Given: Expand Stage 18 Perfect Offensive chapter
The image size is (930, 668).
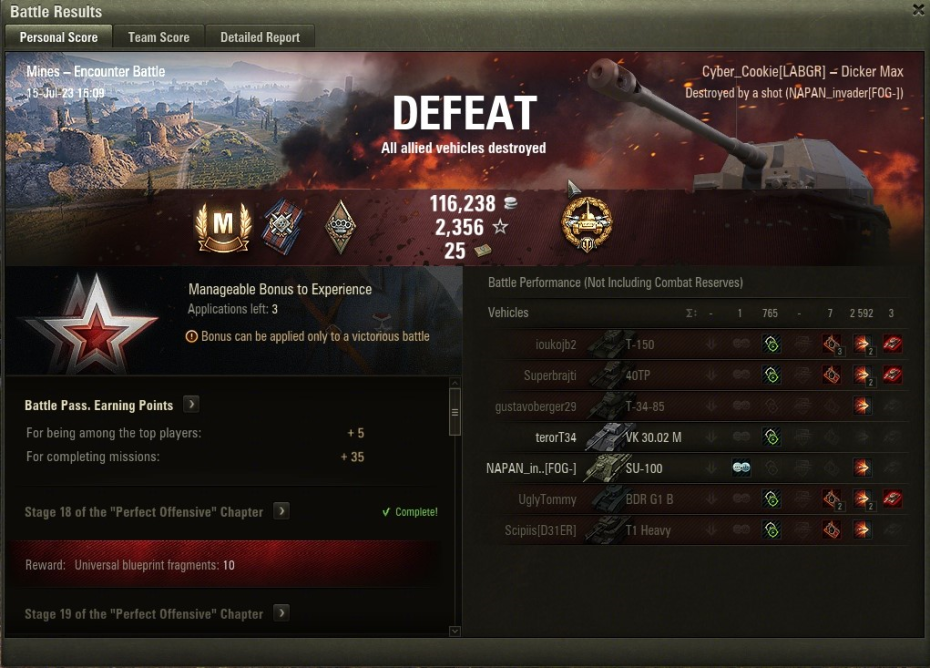Looking at the screenshot, I should pos(282,511).
